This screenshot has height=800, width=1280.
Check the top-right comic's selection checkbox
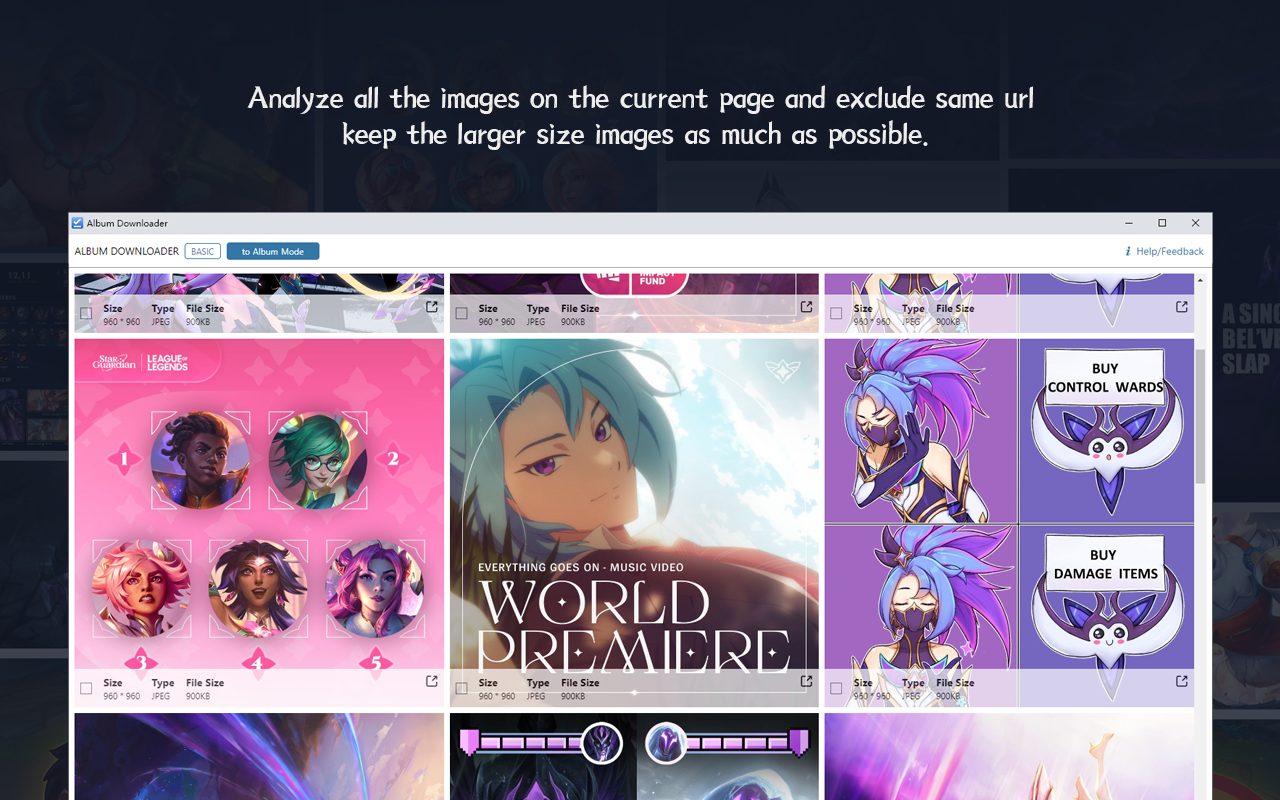pos(836,312)
